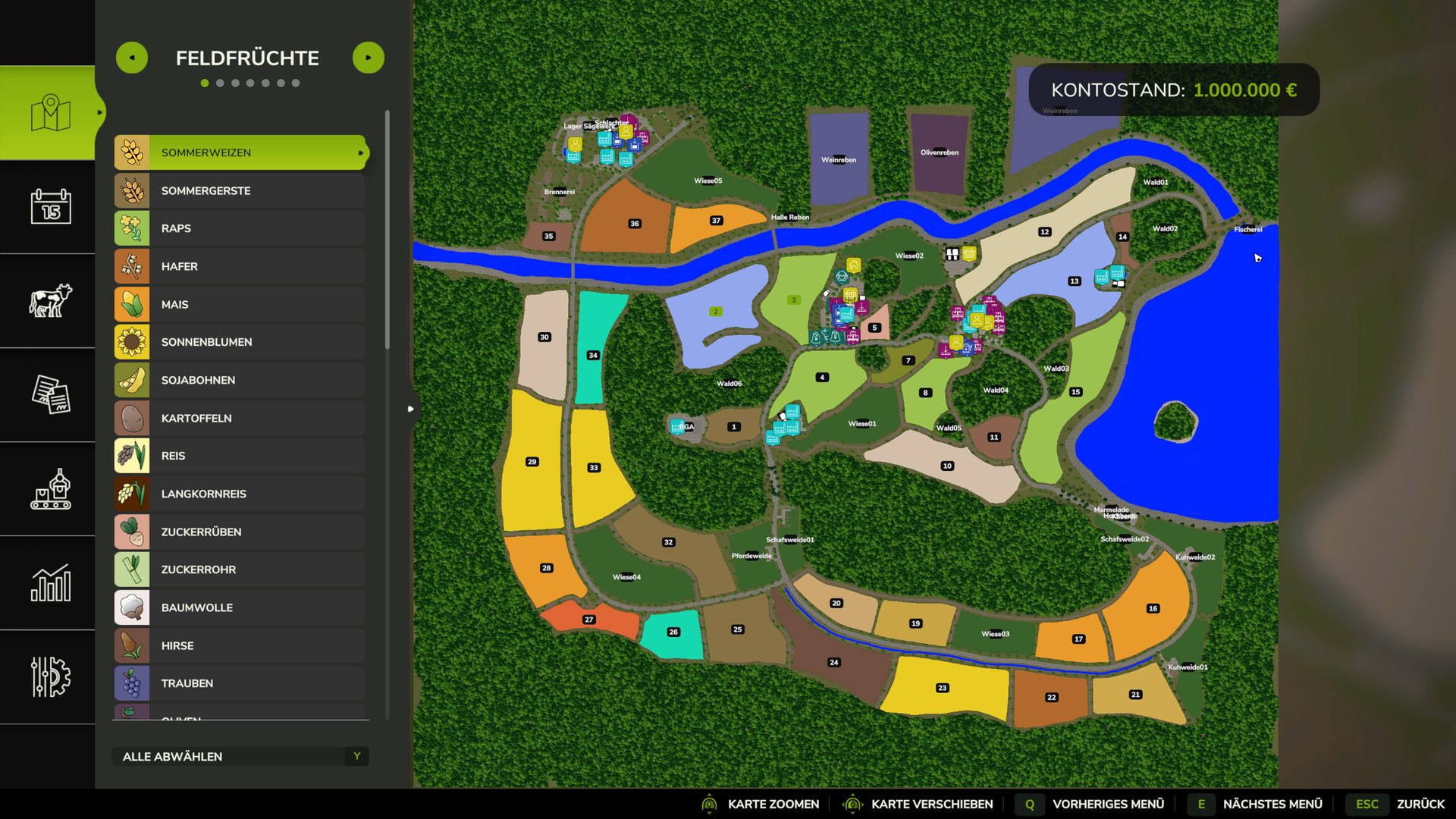
Task: Select the Baumwolle crop entry
Action: 240,607
